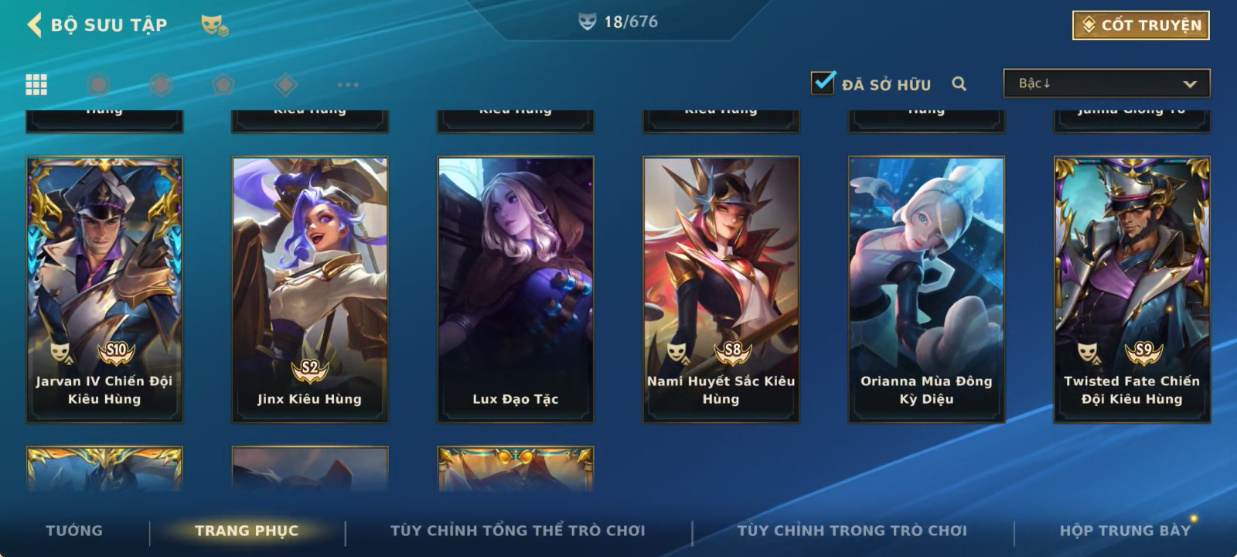Select Twisted Fate Chiến Đội Kiêu Hùng card

tap(1132, 289)
